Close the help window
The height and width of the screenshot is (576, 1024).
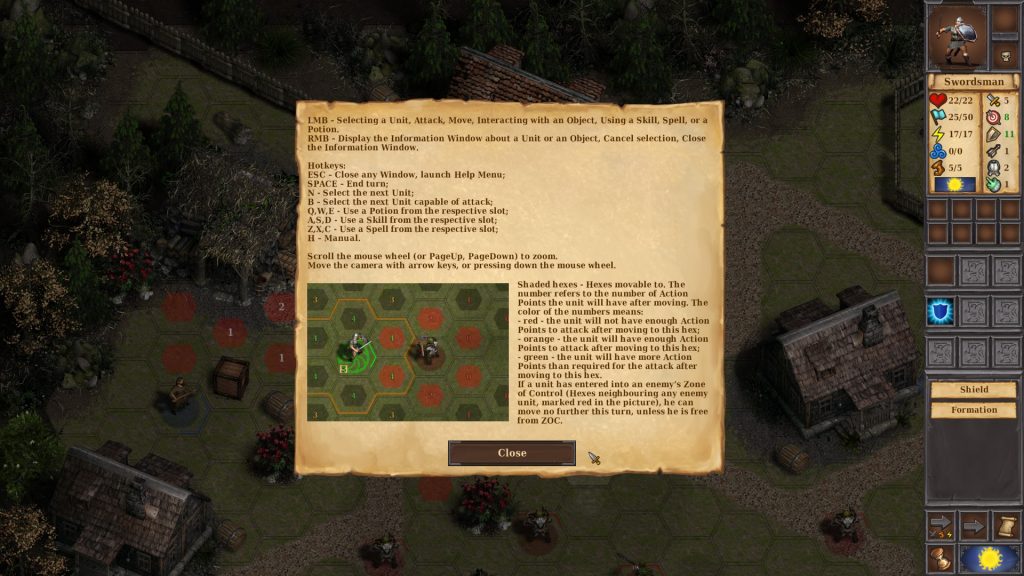tap(511, 453)
